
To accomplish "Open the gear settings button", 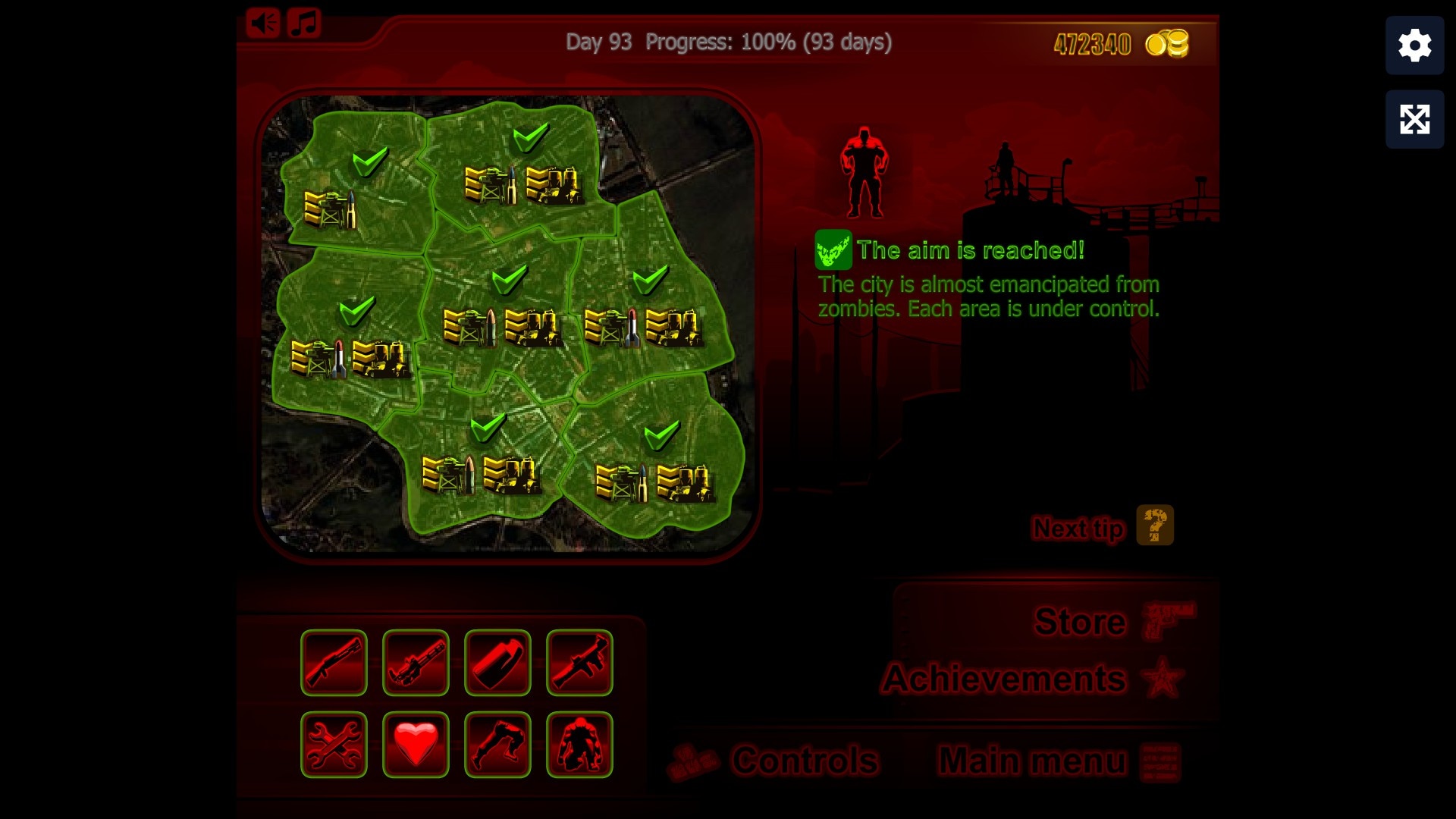I will 1414,45.
